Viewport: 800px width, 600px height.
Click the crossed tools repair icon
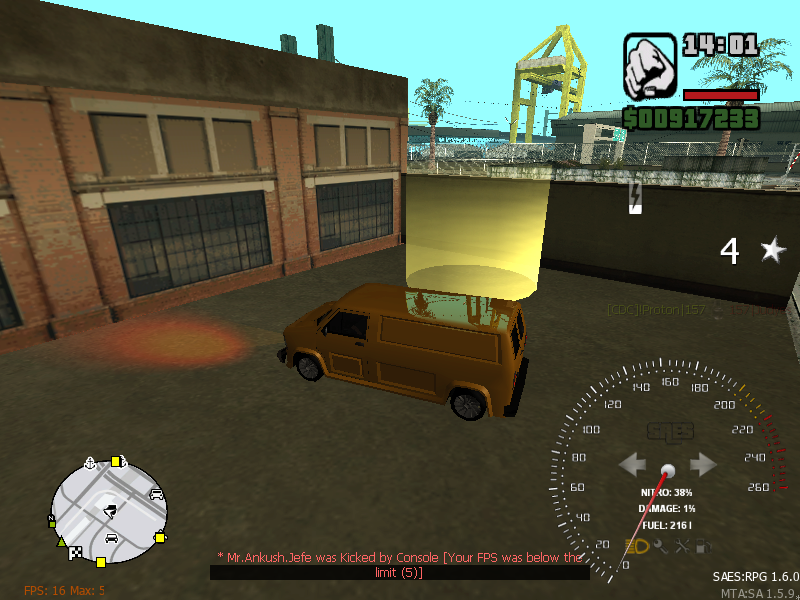point(683,546)
